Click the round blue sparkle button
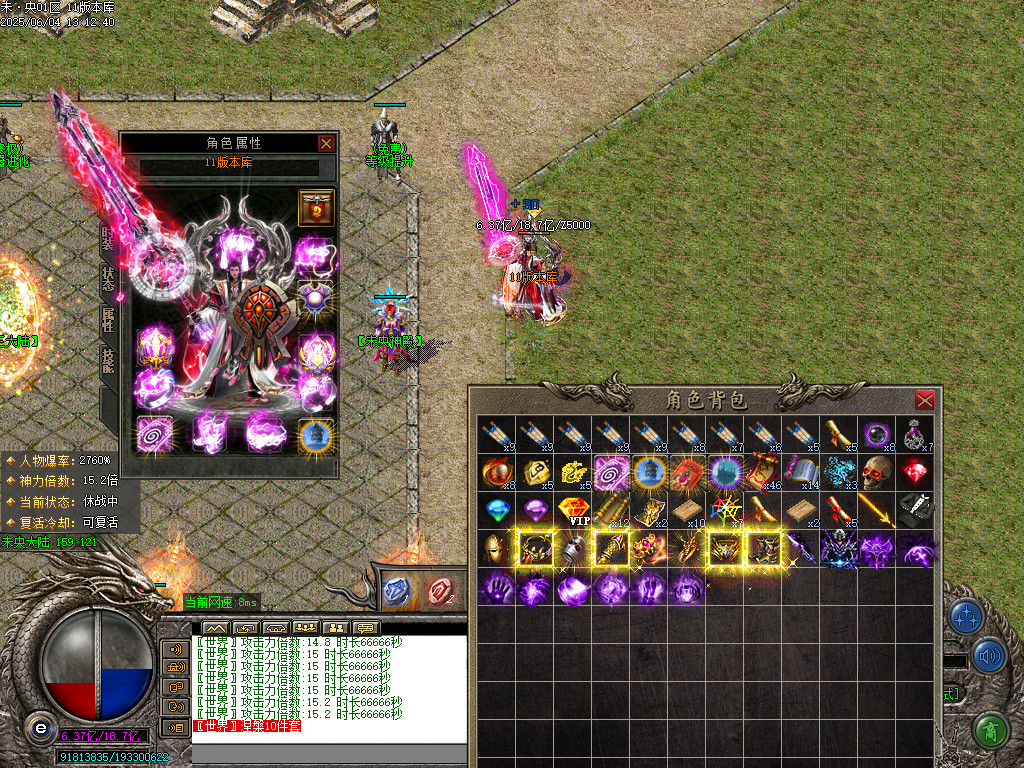The image size is (1024, 768). [967, 617]
